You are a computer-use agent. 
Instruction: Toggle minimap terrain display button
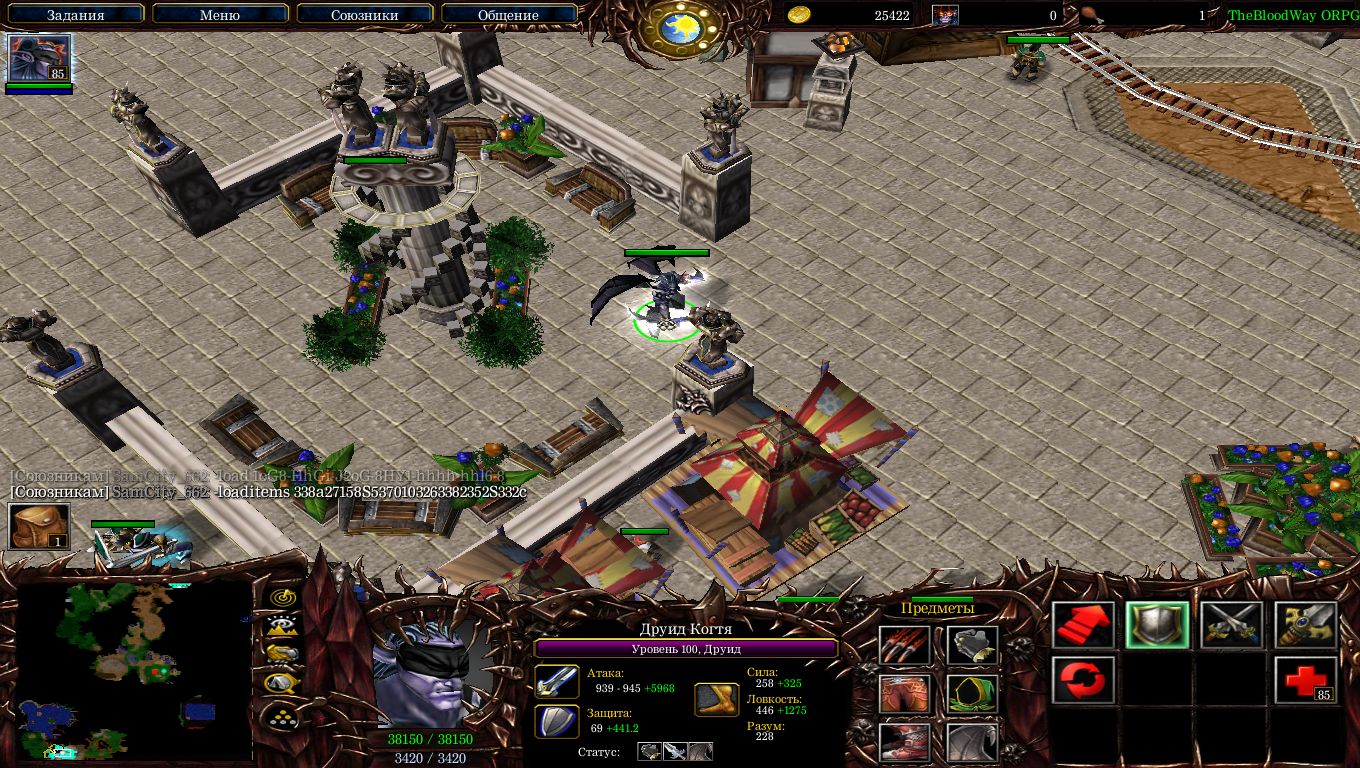[x=284, y=626]
